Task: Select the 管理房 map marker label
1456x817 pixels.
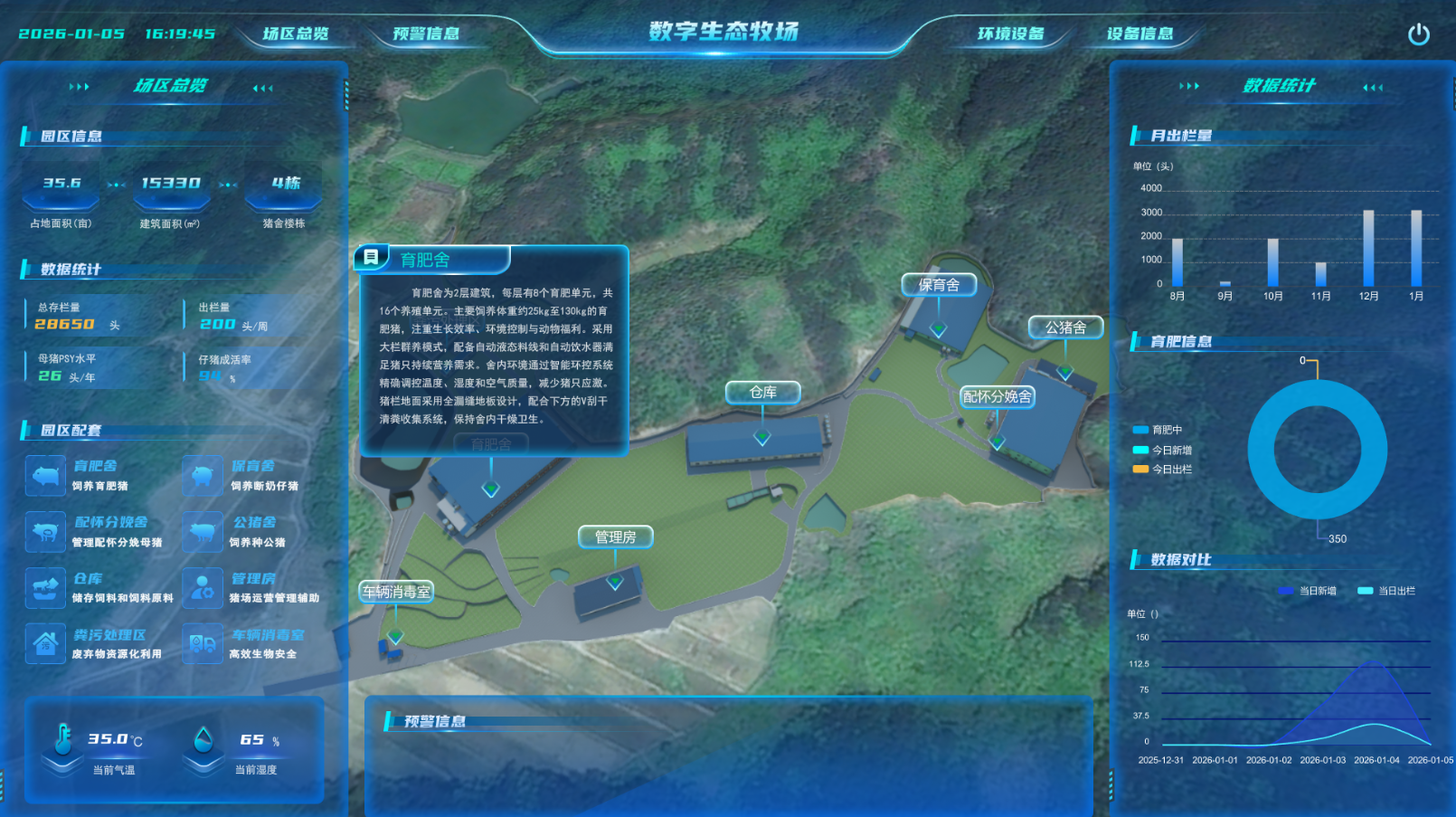Action: [615, 537]
